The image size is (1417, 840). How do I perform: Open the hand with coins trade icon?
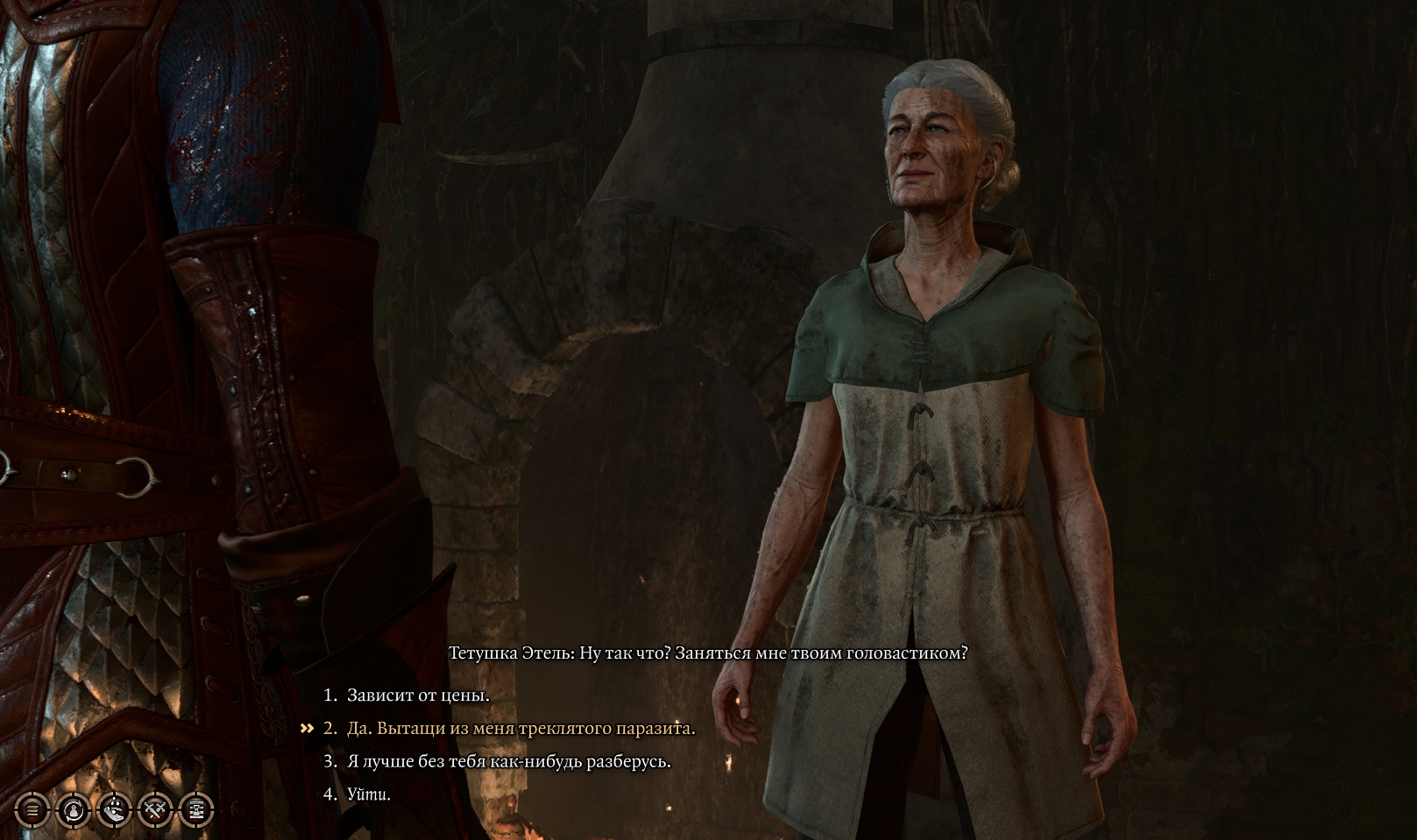(x=115, y=810)
